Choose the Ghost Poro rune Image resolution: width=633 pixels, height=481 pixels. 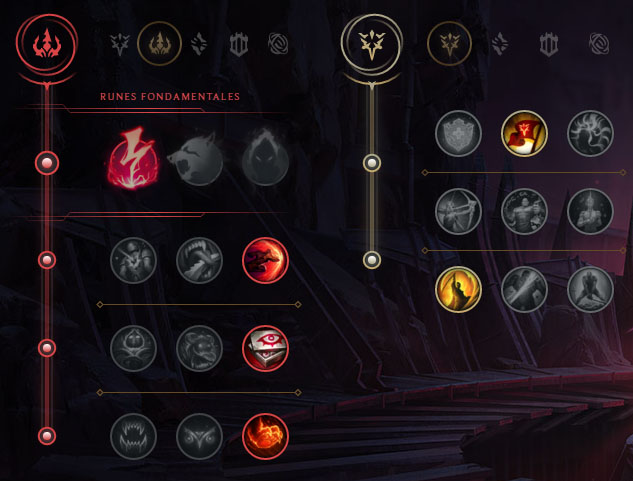pos(199,348)
